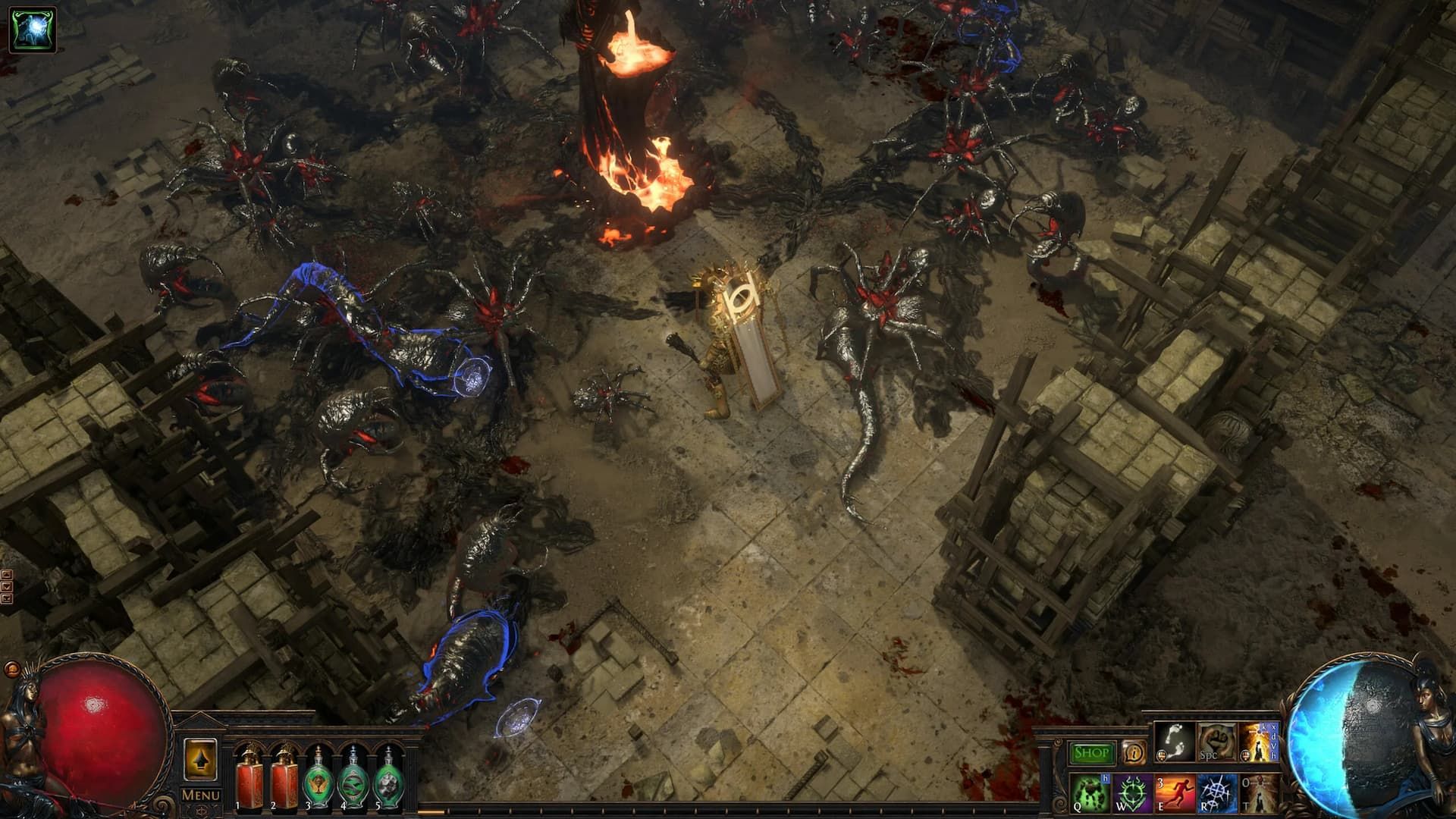Select the footsteps move-only action on the Spc slot

pyautogui.click(x=1174, y=745)
